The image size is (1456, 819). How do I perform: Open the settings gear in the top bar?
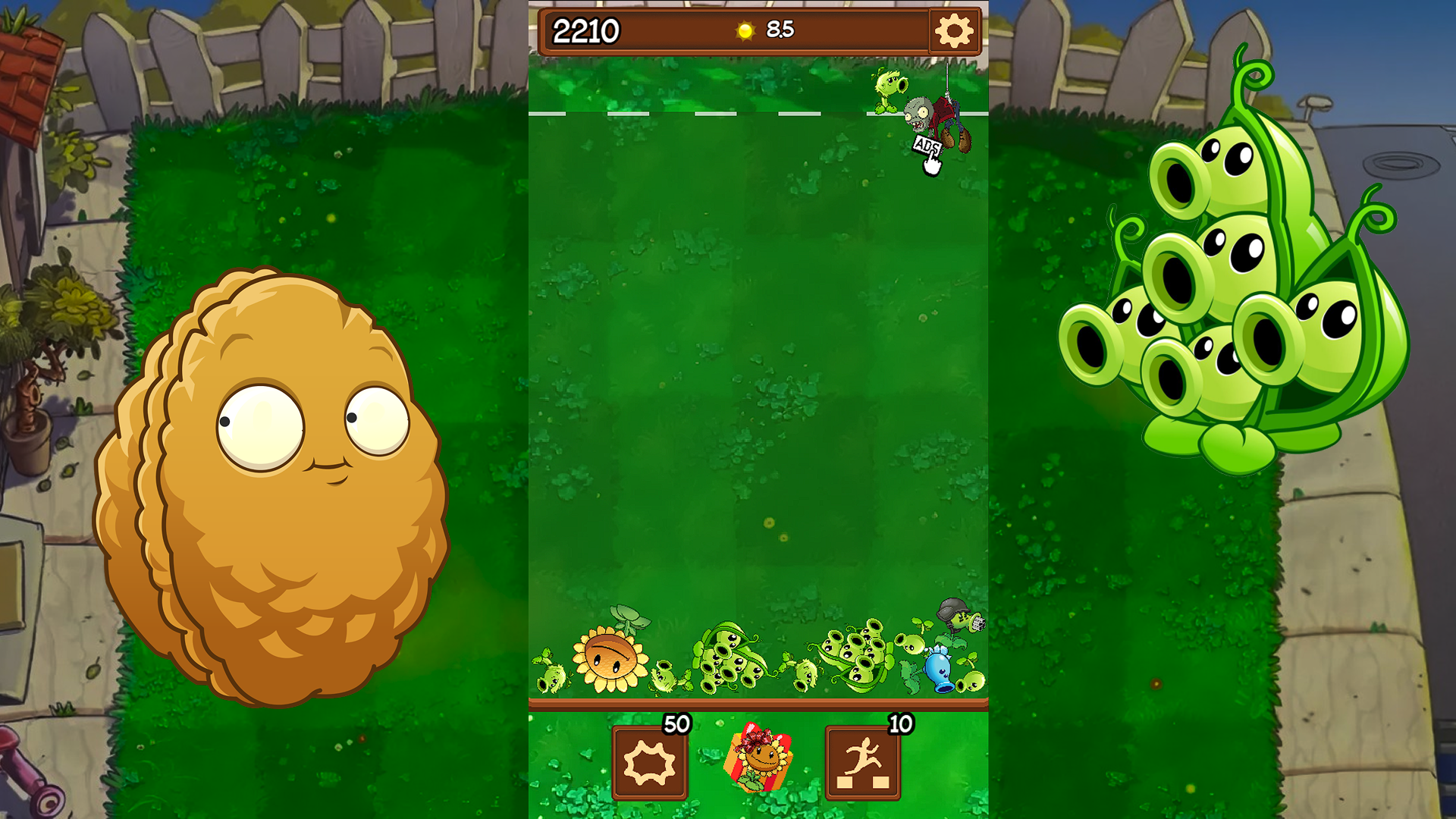(x=954, y=31)
